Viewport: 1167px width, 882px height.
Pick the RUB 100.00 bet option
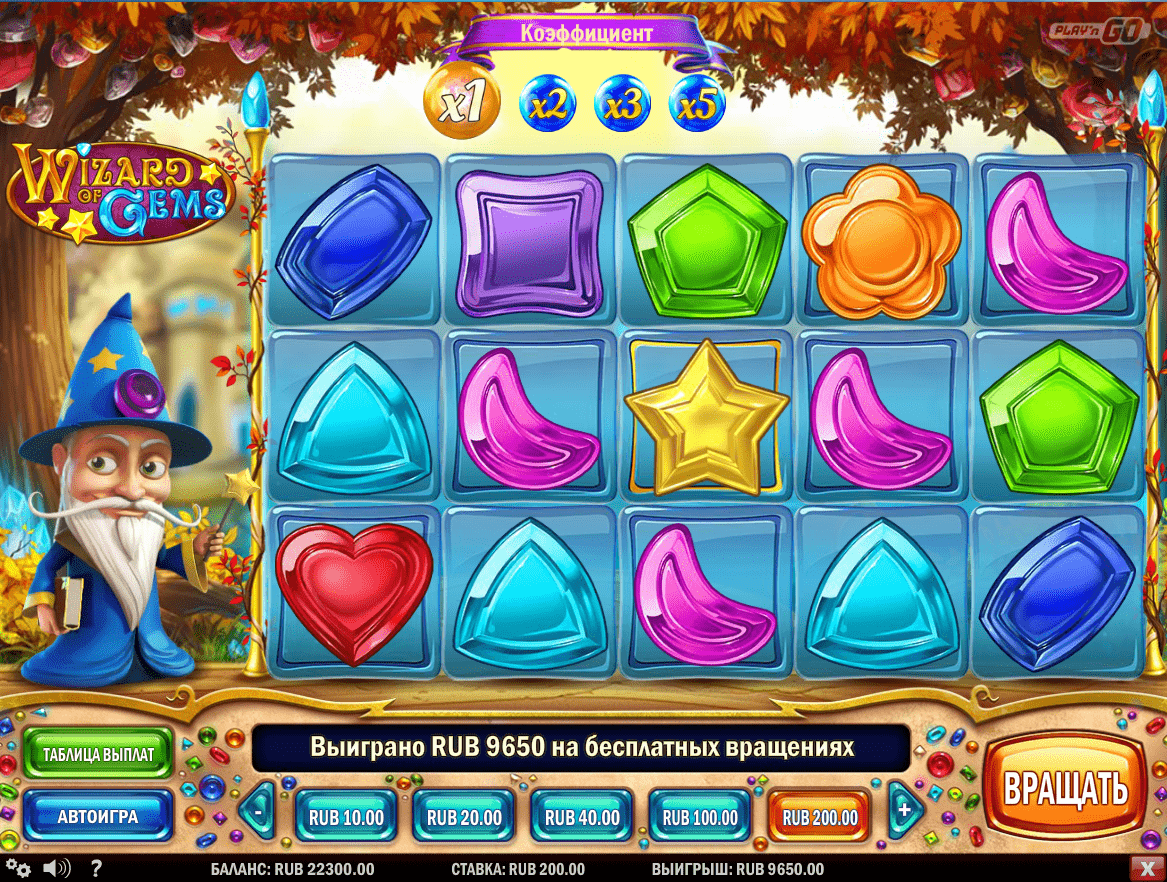pyautogui.click(x=700, y=816)
